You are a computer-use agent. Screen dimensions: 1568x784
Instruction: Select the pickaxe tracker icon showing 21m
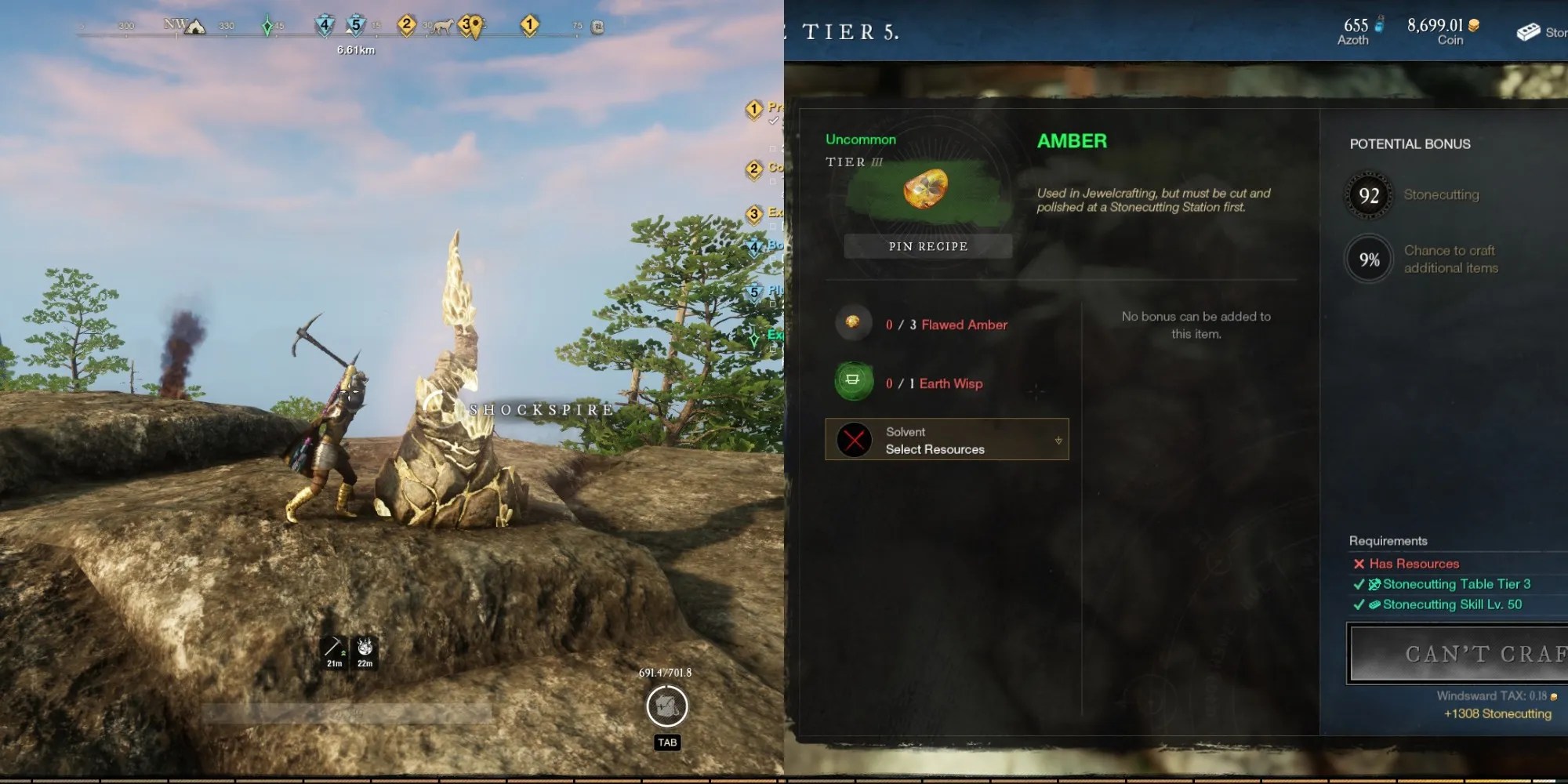[332, 644]
